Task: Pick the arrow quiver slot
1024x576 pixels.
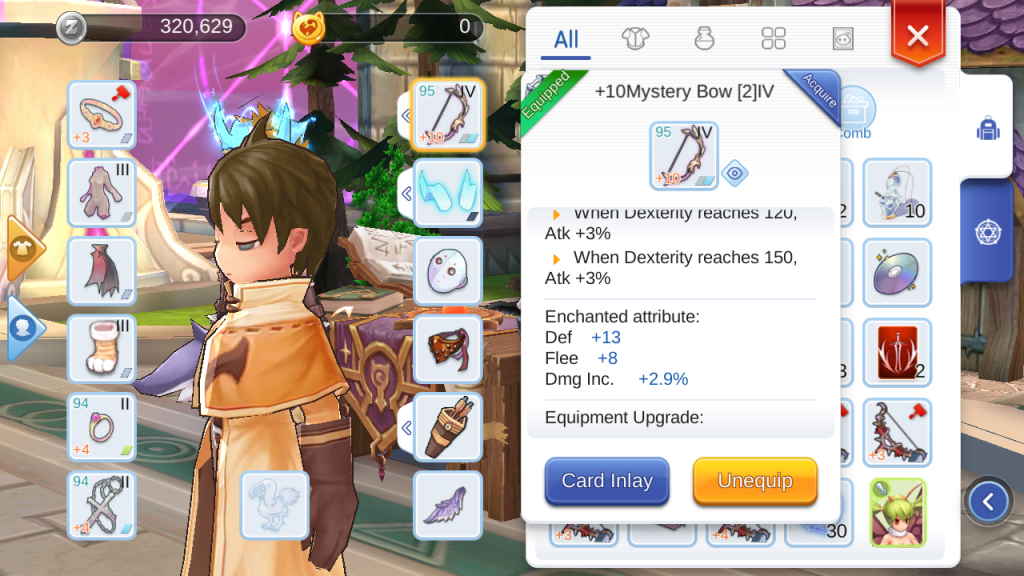Action: coord(447,427)
